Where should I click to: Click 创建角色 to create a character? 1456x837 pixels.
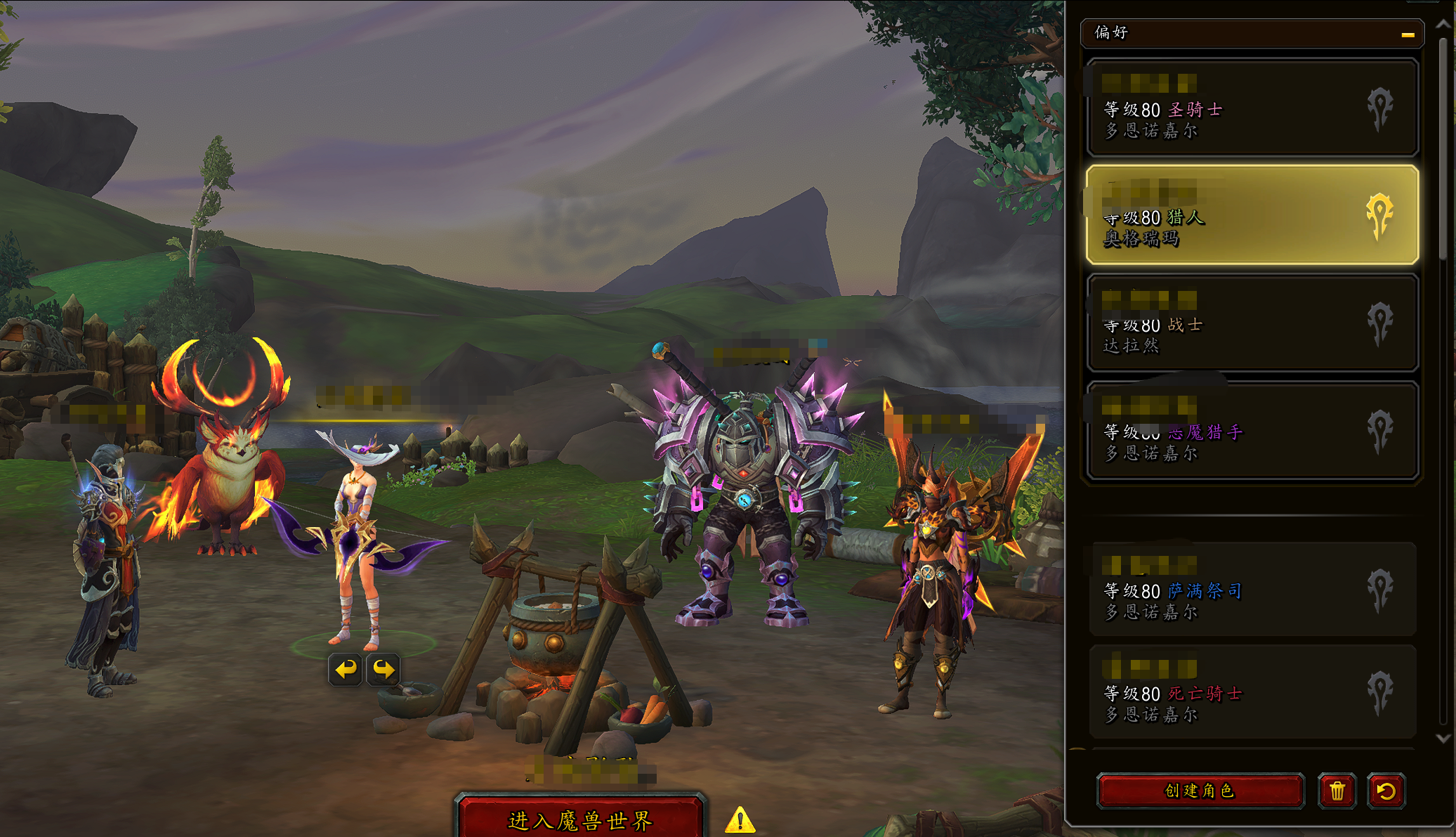pyautogui.click(x=1200, y=791)
